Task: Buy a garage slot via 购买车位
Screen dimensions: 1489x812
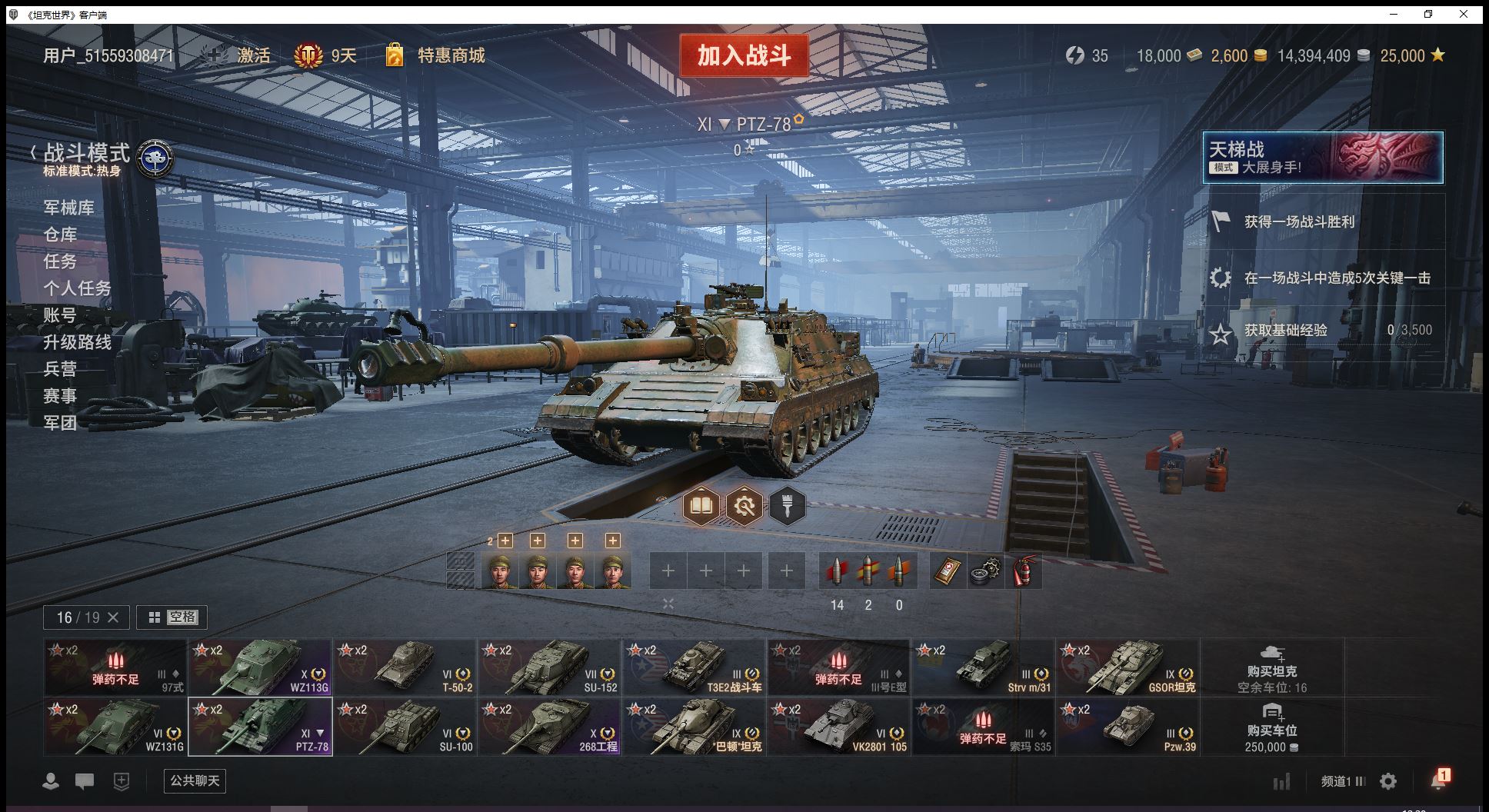Action: (1272, 727)
